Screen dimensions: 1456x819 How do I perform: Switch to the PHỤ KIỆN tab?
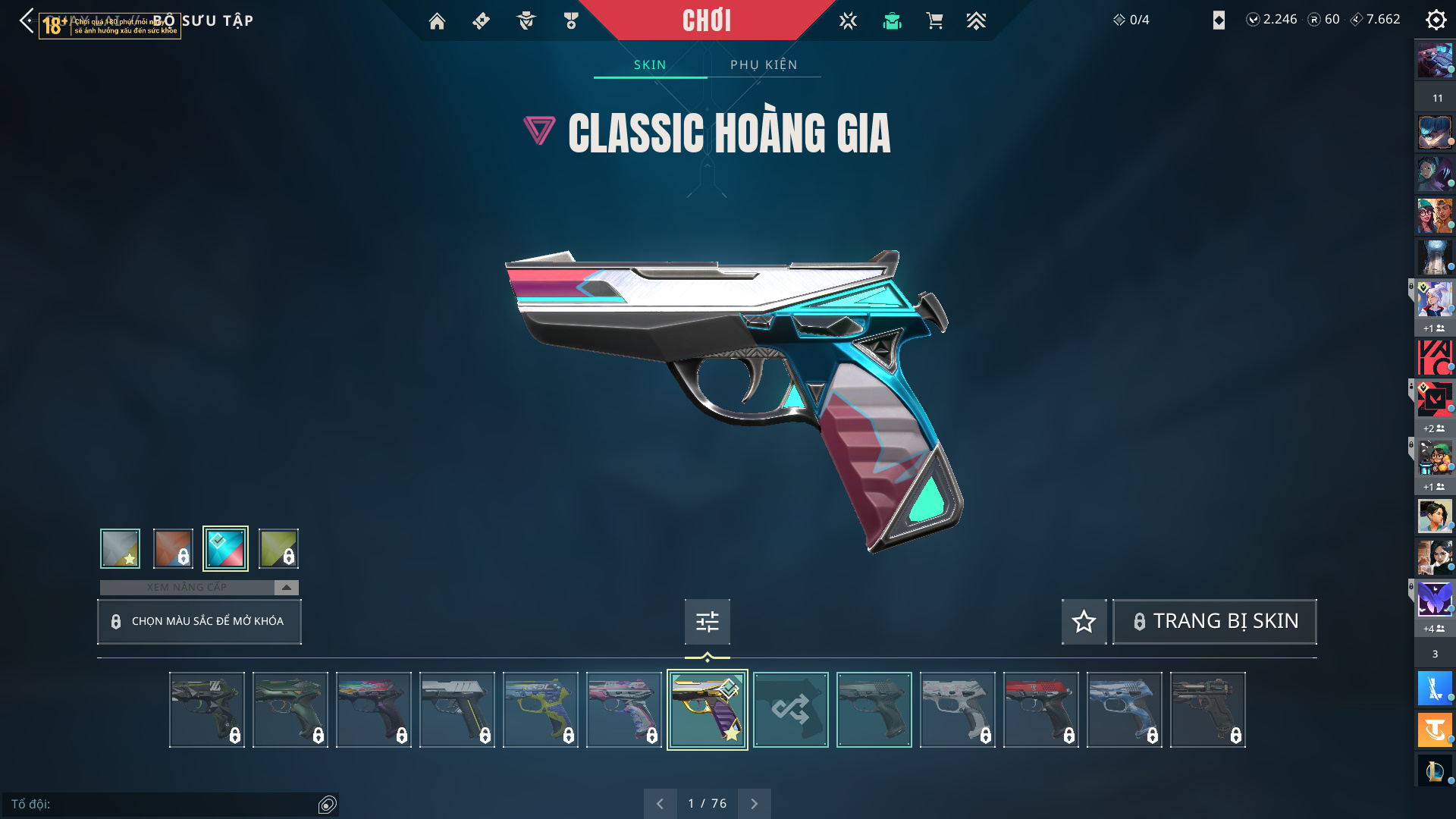point(764,64)
